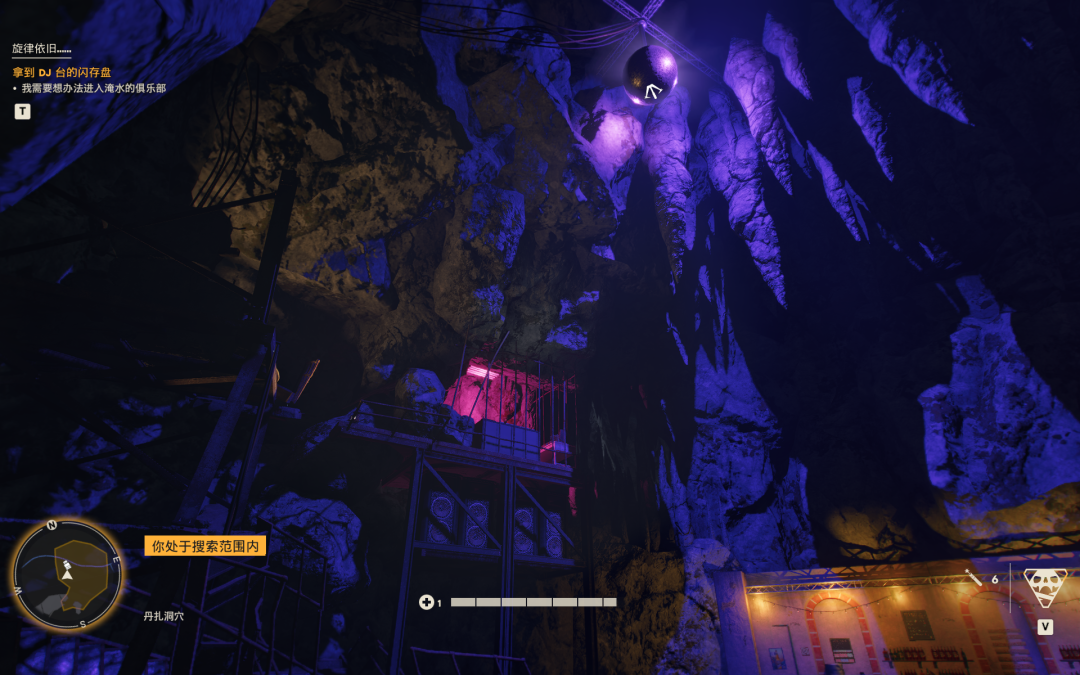1080x675 pixels.
Task: Open the circular minimap
Action: pyautogui.click(x=66, y=572)
